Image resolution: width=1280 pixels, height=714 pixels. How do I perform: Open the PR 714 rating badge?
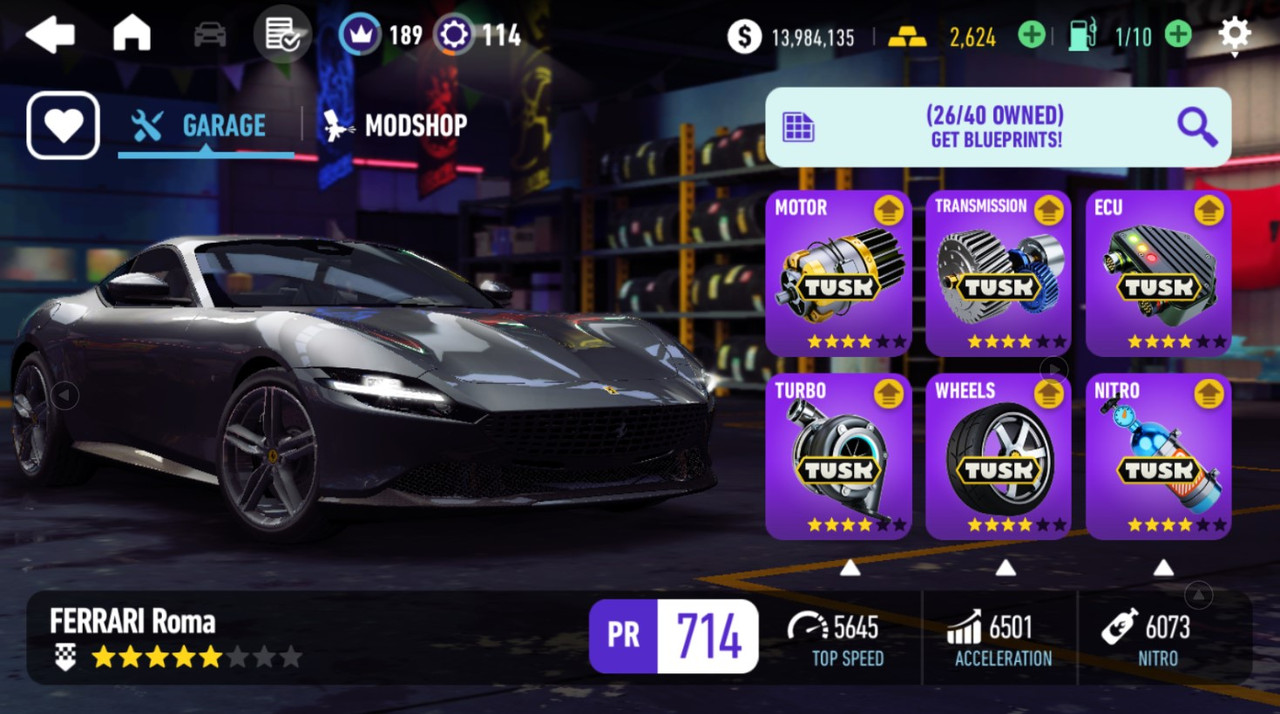(x=673, y=636)
